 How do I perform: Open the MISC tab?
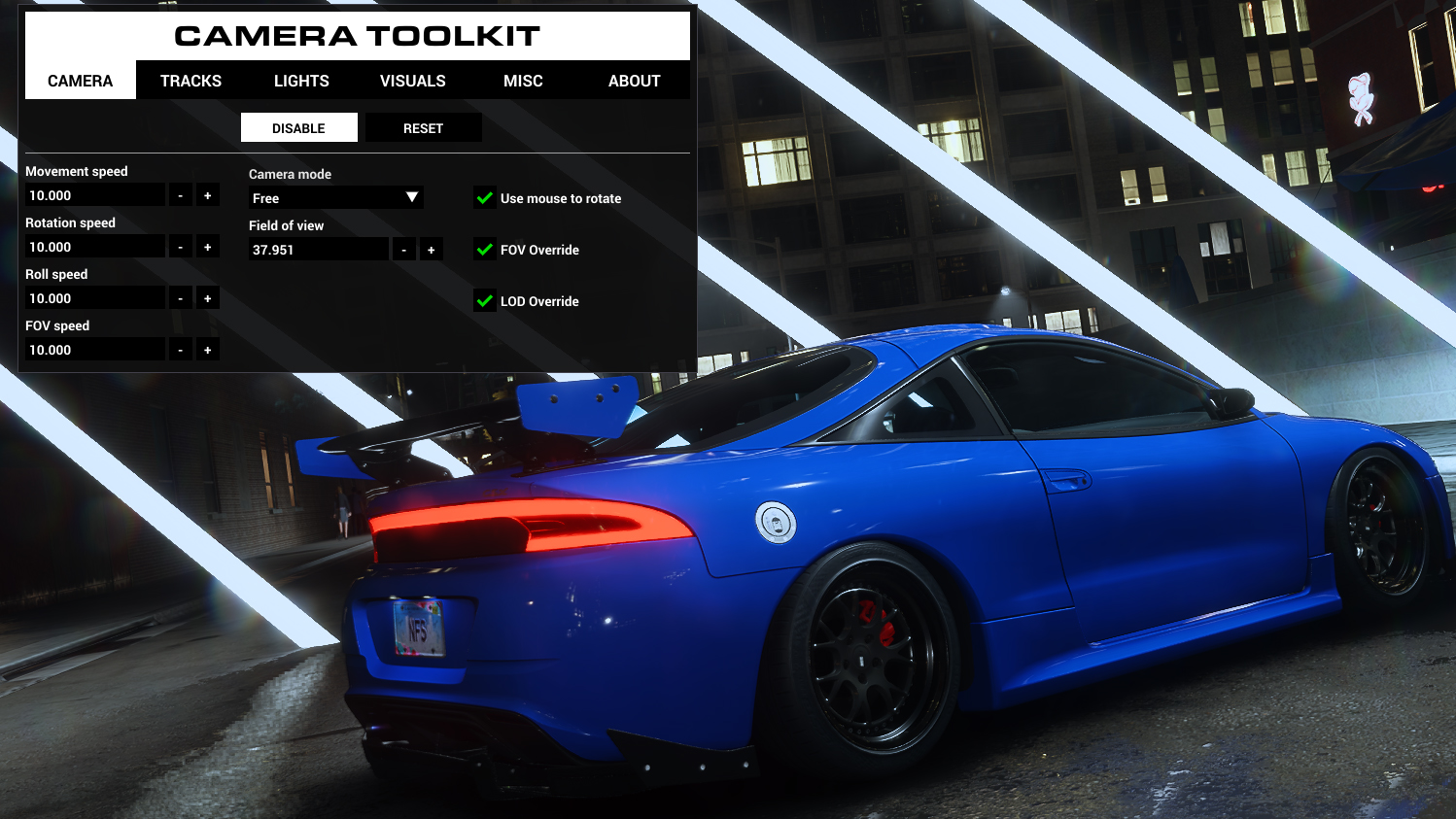coord(522,81)
